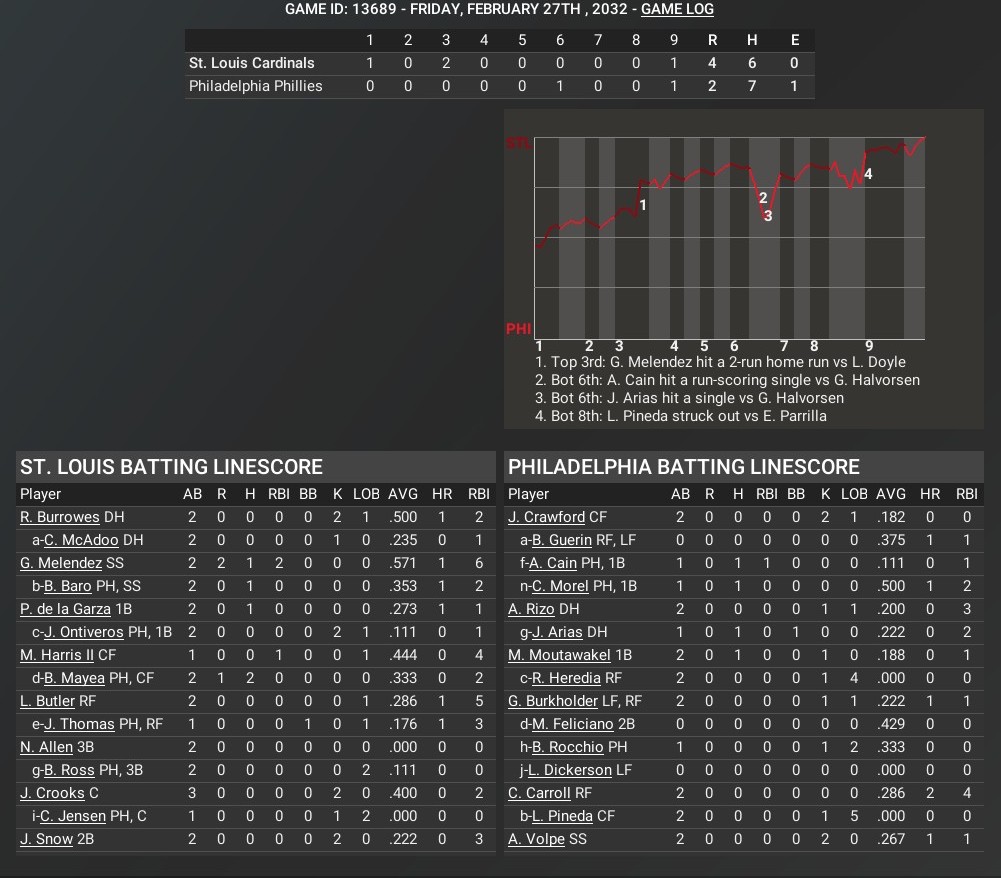View C. Carroll's player page
Image resolution: width=1001 pixels, height=878 pixels.
pos(539,793)
